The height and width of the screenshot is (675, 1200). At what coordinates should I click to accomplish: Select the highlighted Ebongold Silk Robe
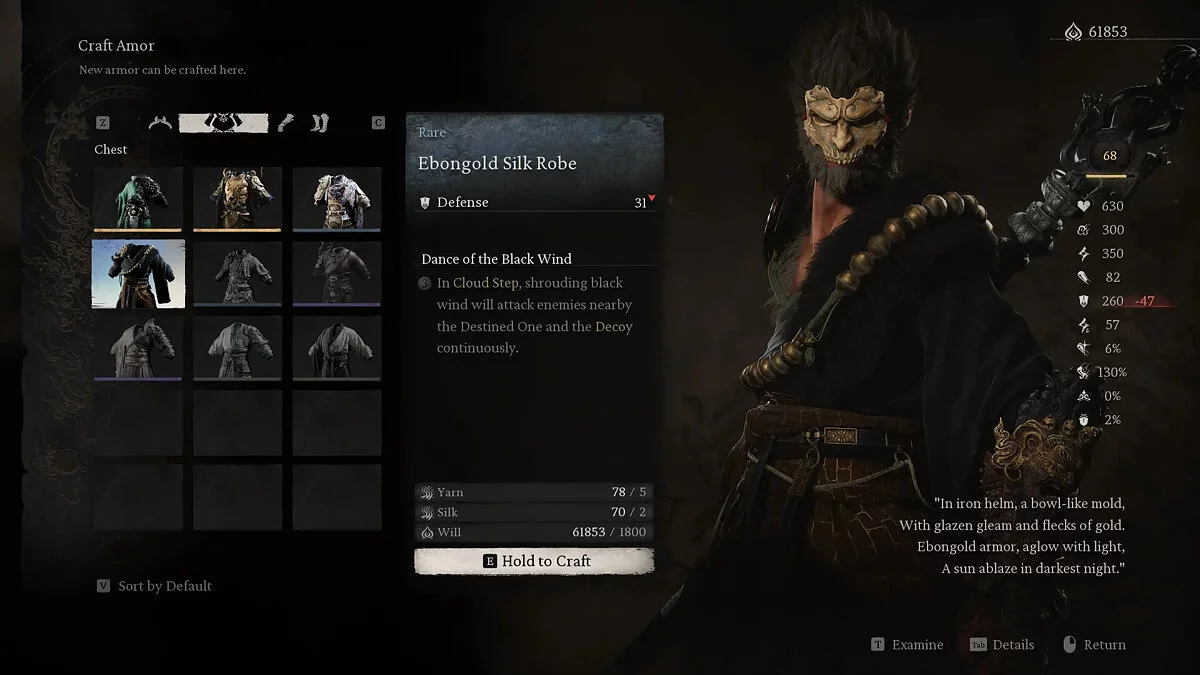coord(138,273)
